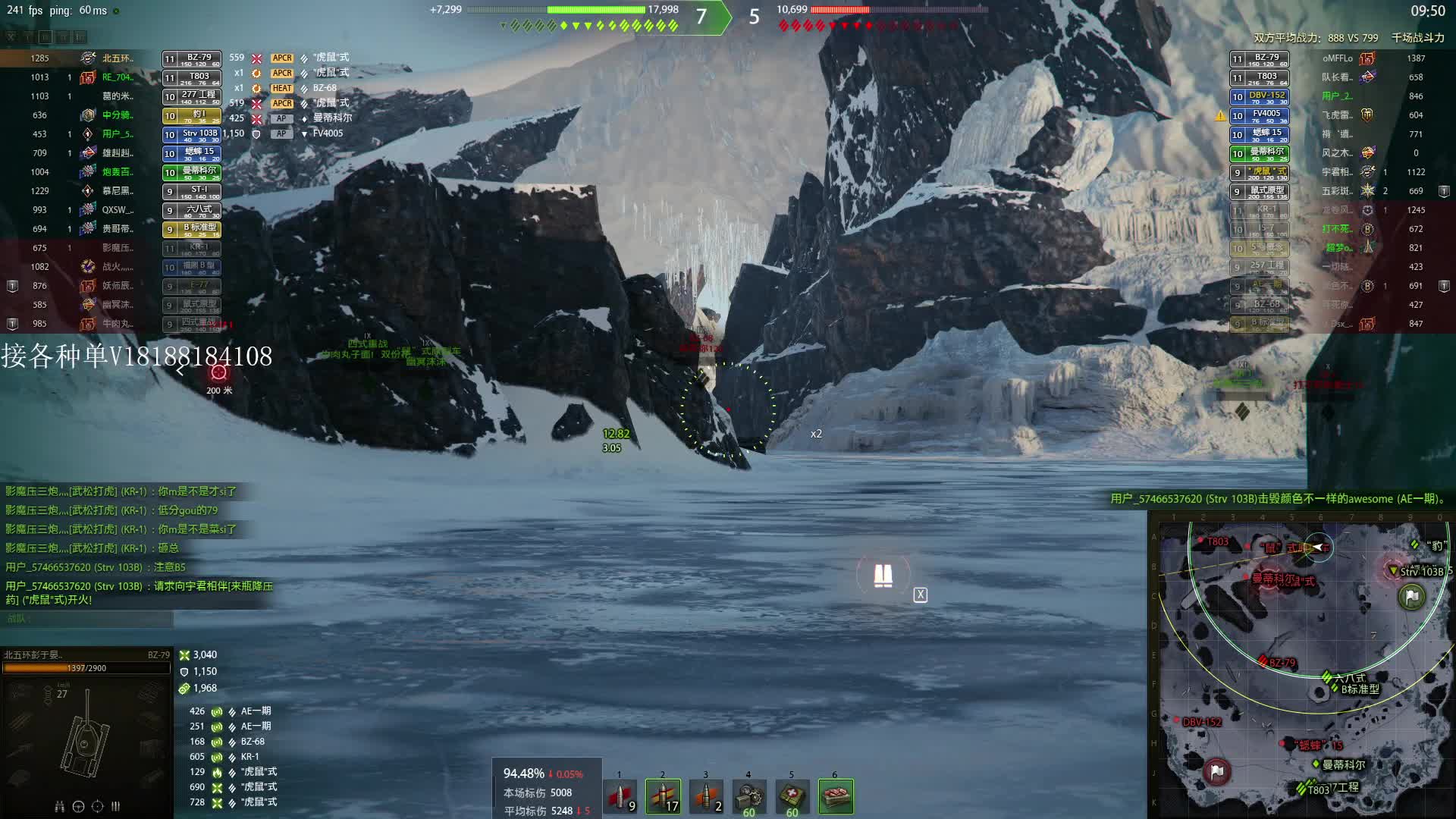1456x819 pixels.
Task: Click the green allied base flag on minimap
Action: [x=1411, y=597]
